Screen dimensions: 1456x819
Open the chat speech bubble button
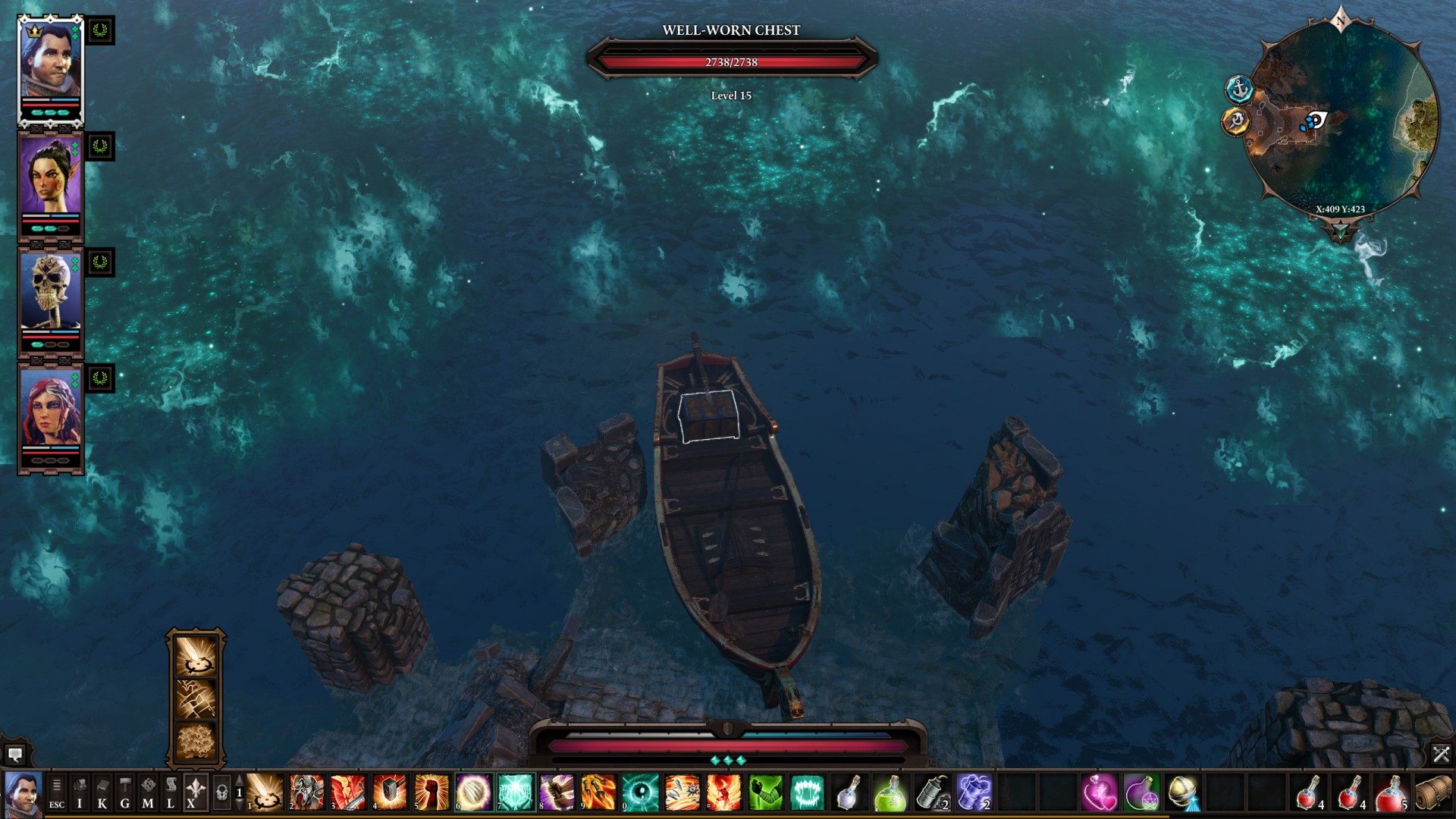14,754
